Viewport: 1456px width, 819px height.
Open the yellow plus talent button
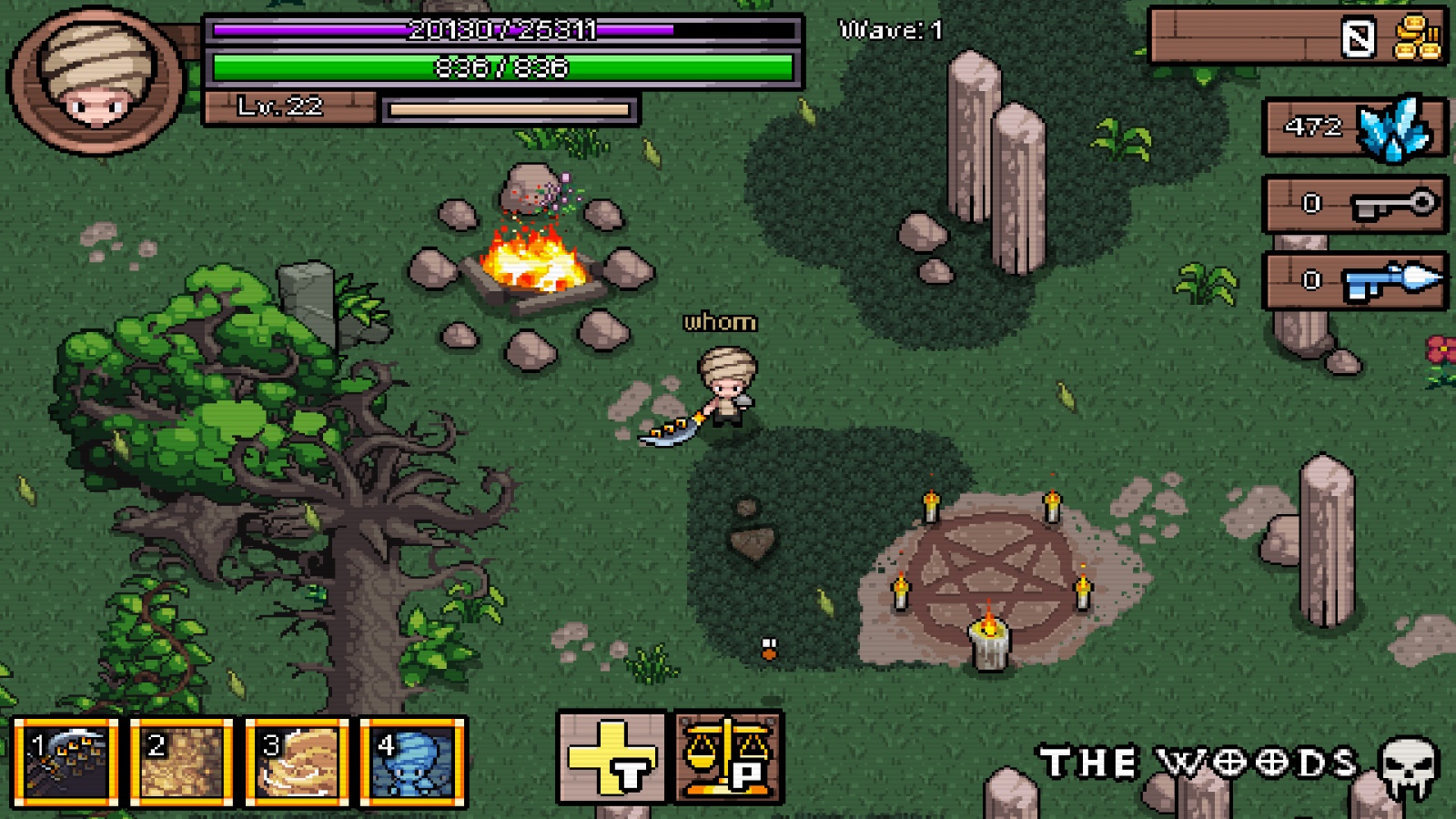coord(612,757)
